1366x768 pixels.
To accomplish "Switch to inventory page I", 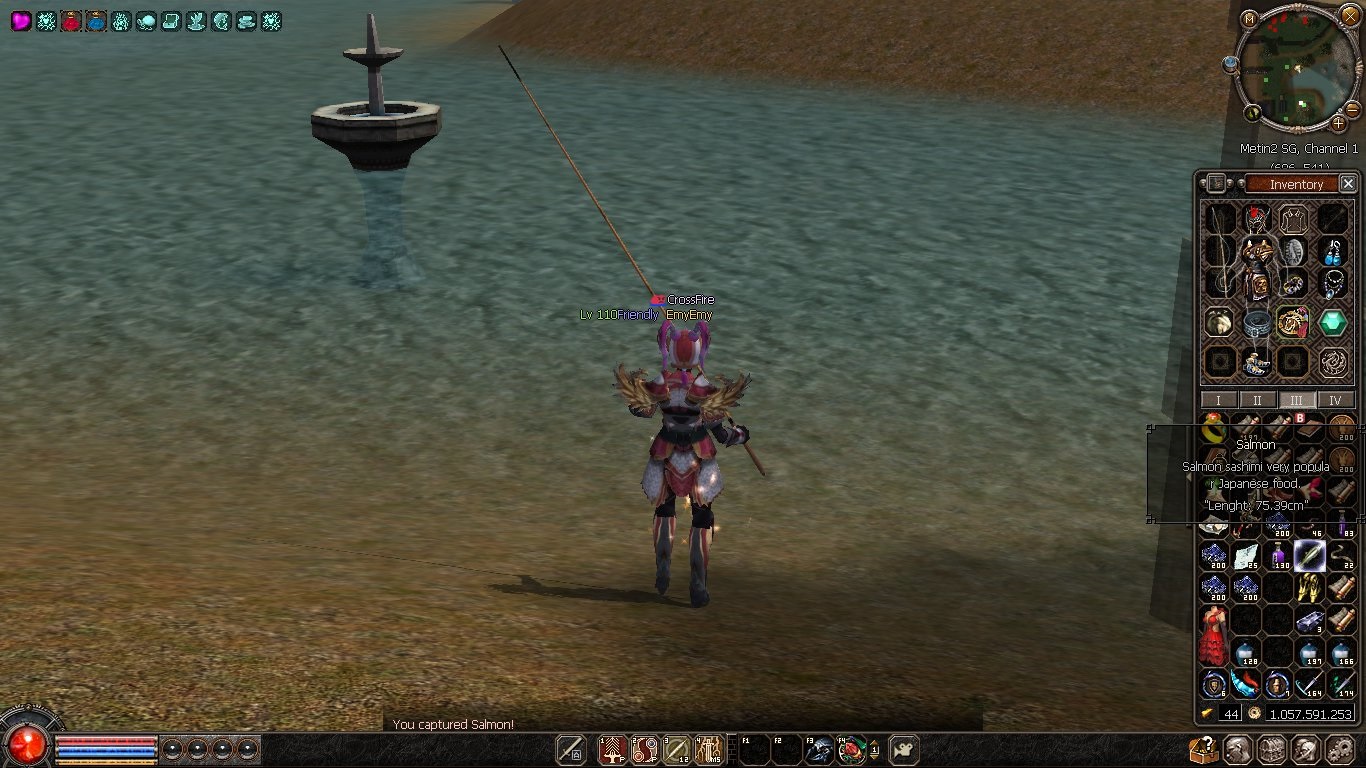I will [x=1218, y=400].
